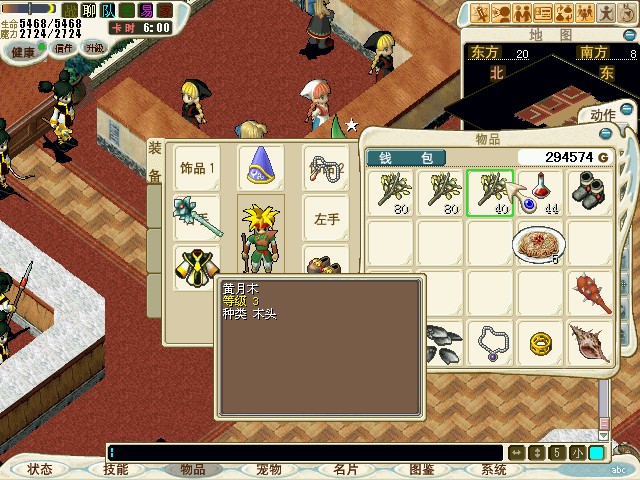The height and width of the screenshot is (480, 640).
Task: Open the 状态 status tab
Action: [40, 469]
